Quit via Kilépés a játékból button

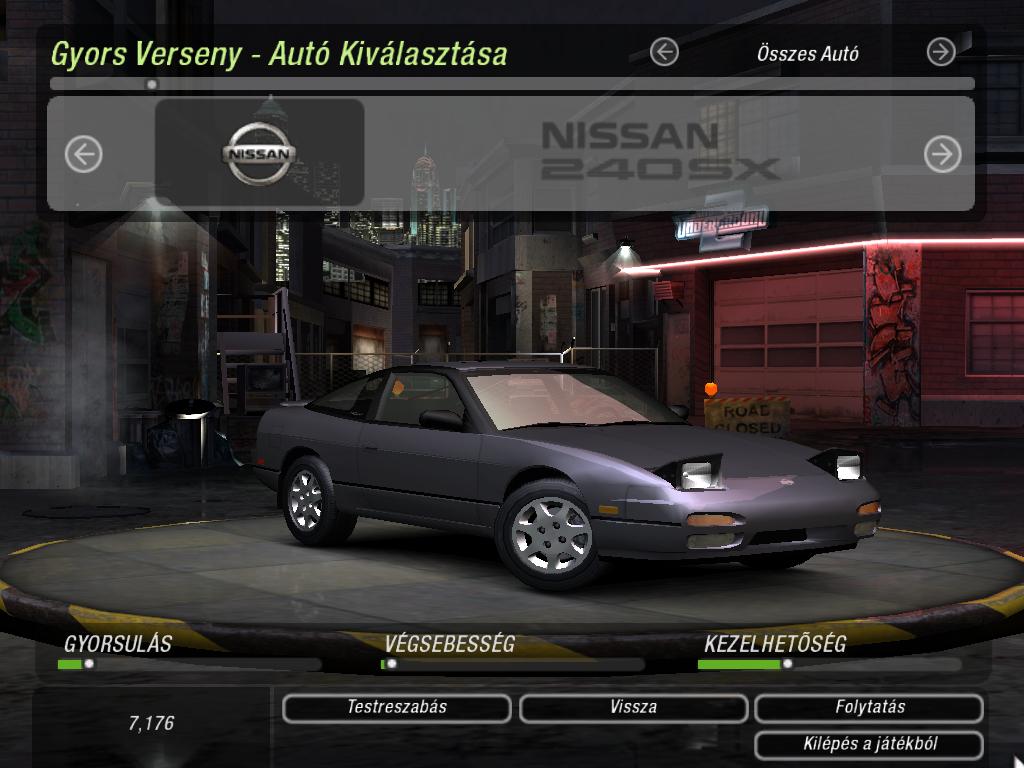[869, 745]
